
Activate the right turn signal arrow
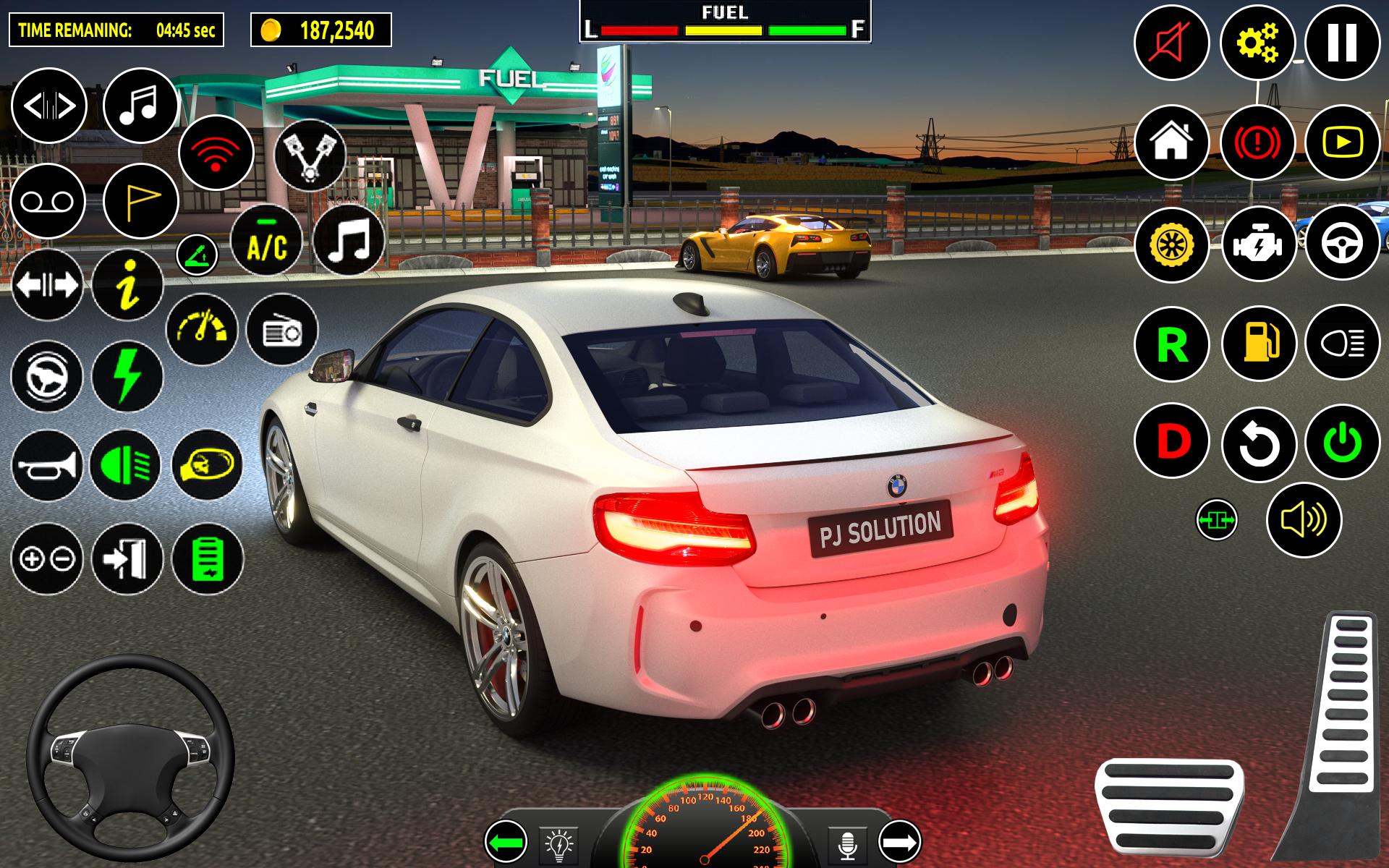click(x=899, y=842)
